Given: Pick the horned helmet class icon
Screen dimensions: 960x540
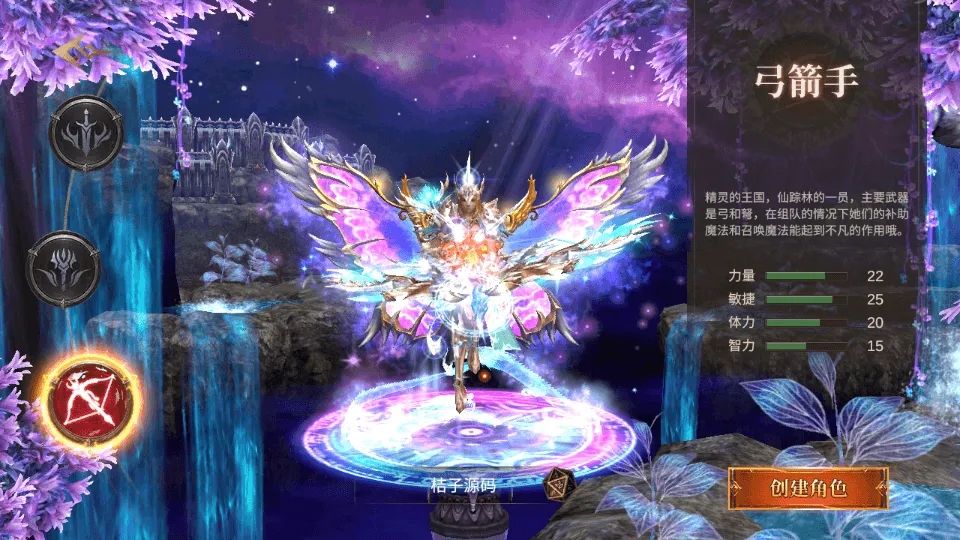Looking at the screenshot, I should 63,267.
